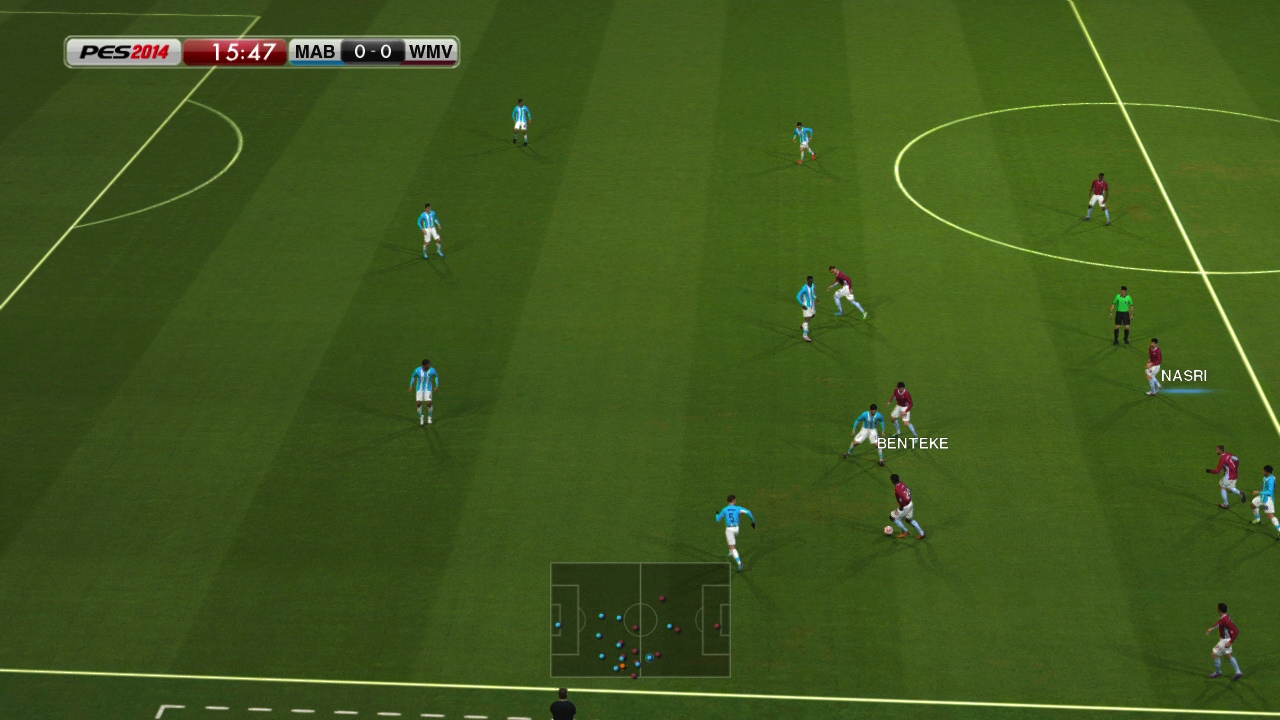
Task: Select a maroon WMV player dot on the radar
Action: pos(662,598)
